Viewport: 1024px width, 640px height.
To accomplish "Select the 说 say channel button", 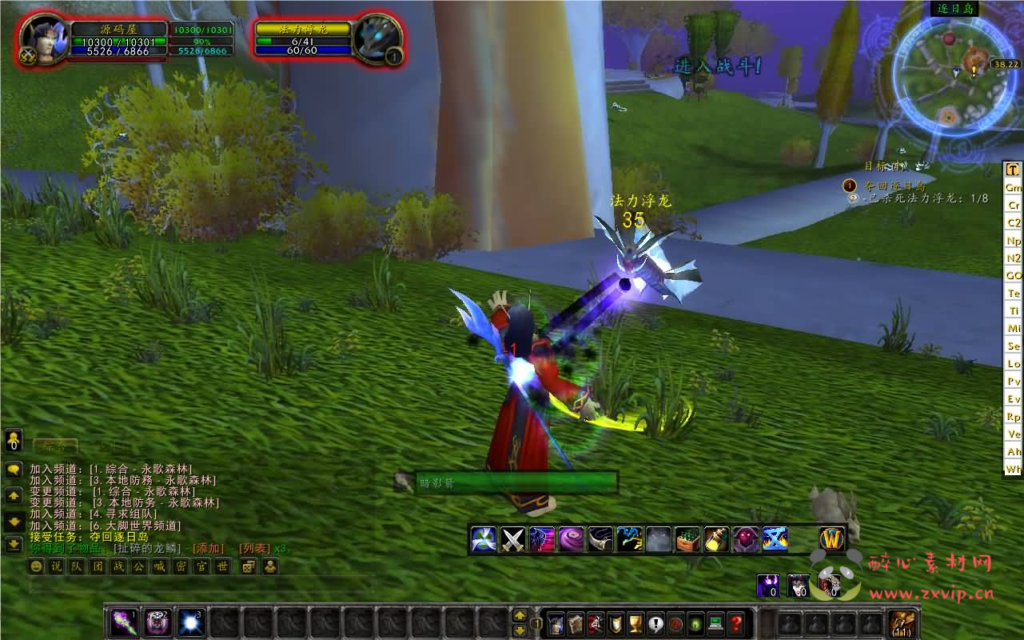I will click(56, 567).
